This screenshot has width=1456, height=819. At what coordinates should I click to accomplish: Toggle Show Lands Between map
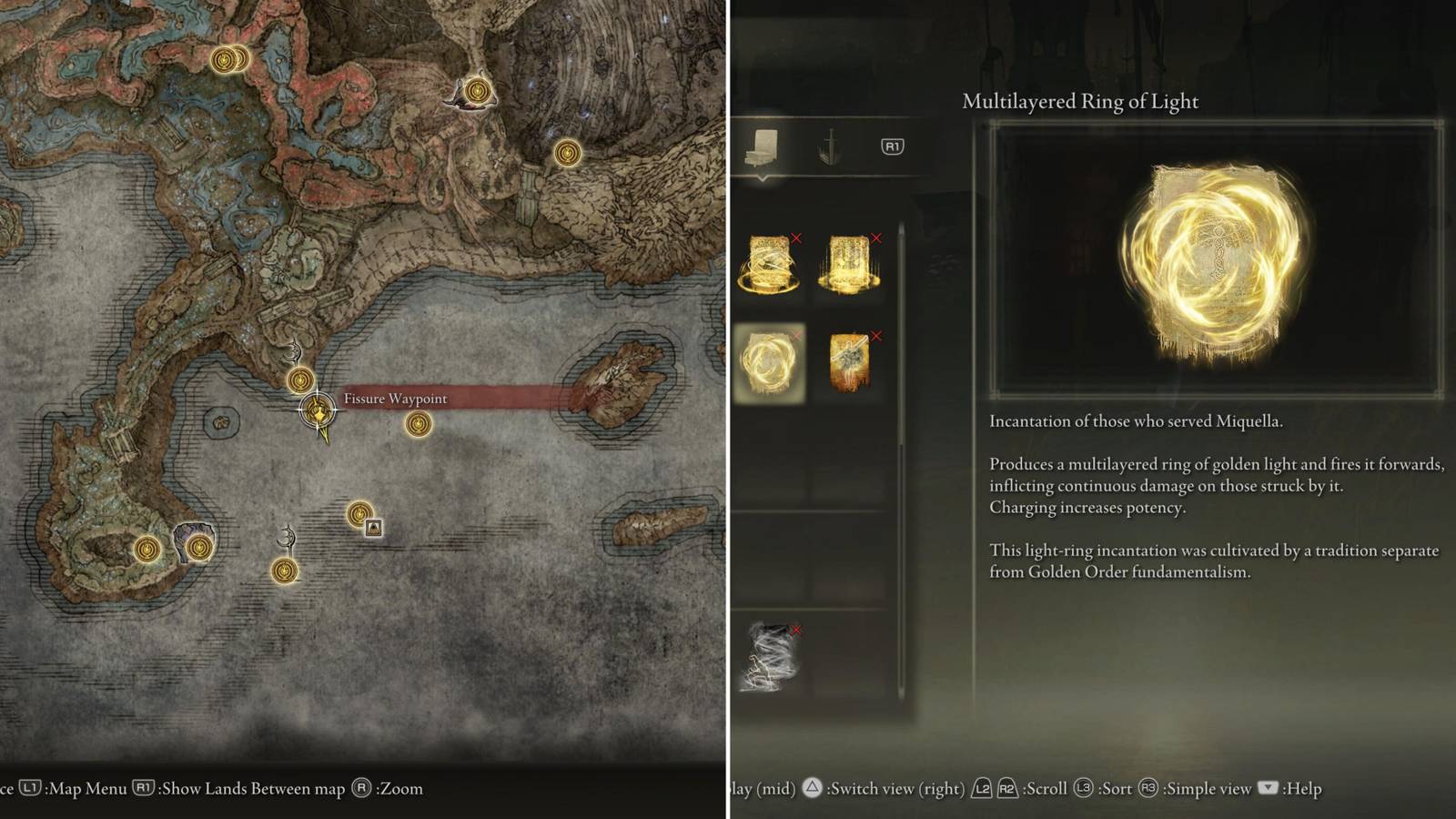point(145,789)
